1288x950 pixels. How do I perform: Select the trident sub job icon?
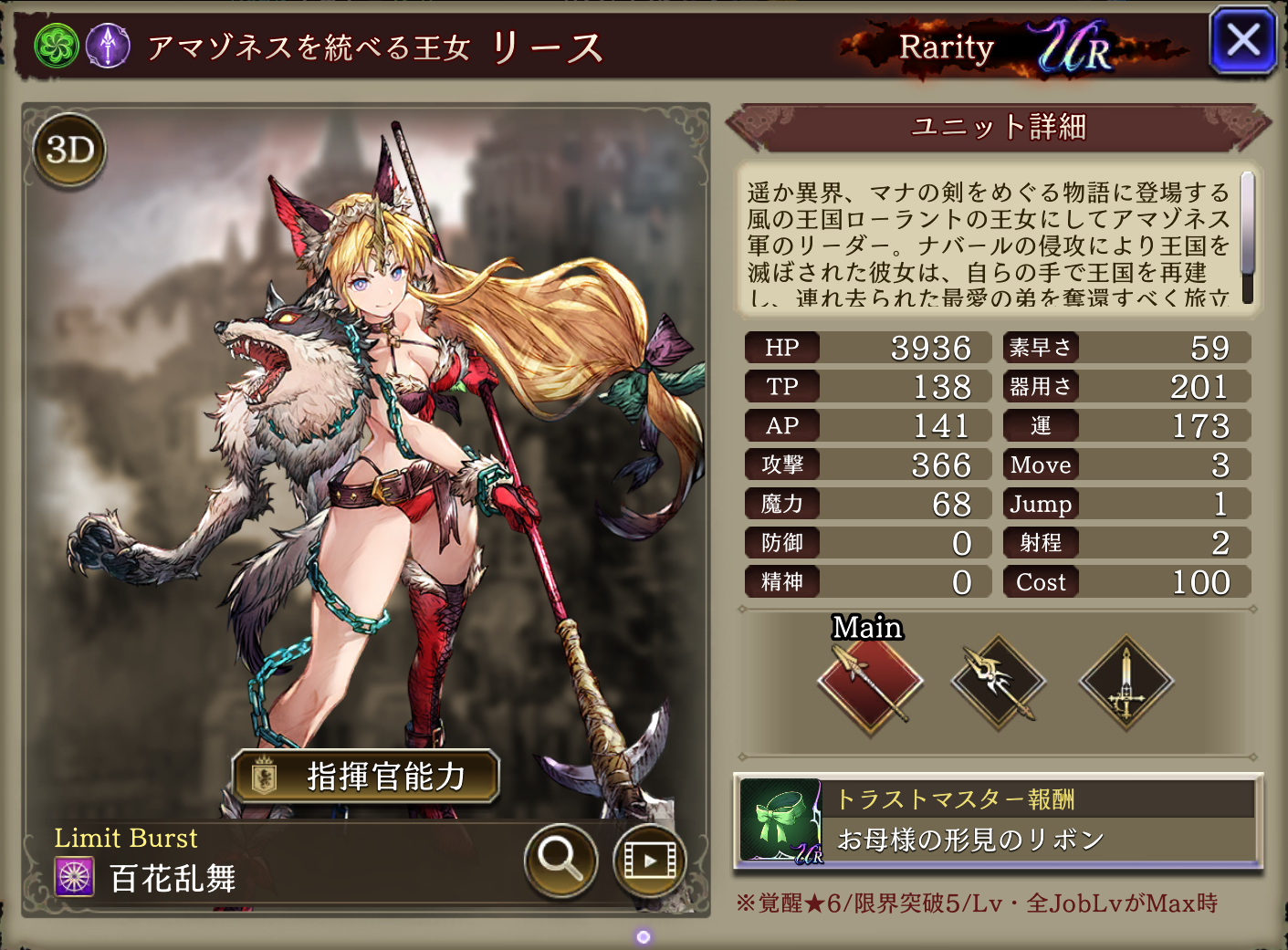click(x=998, y=681)
